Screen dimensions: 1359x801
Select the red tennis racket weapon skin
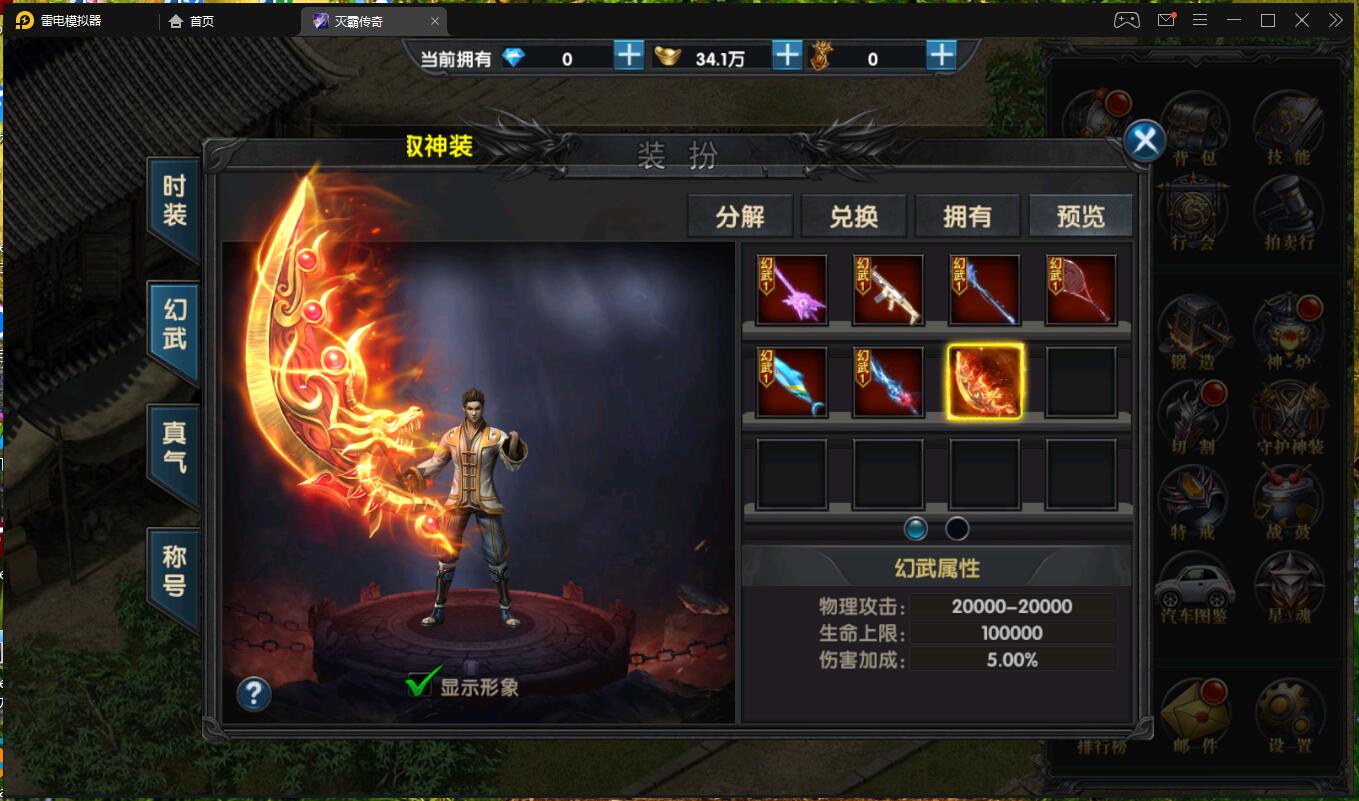(1081, 290)
